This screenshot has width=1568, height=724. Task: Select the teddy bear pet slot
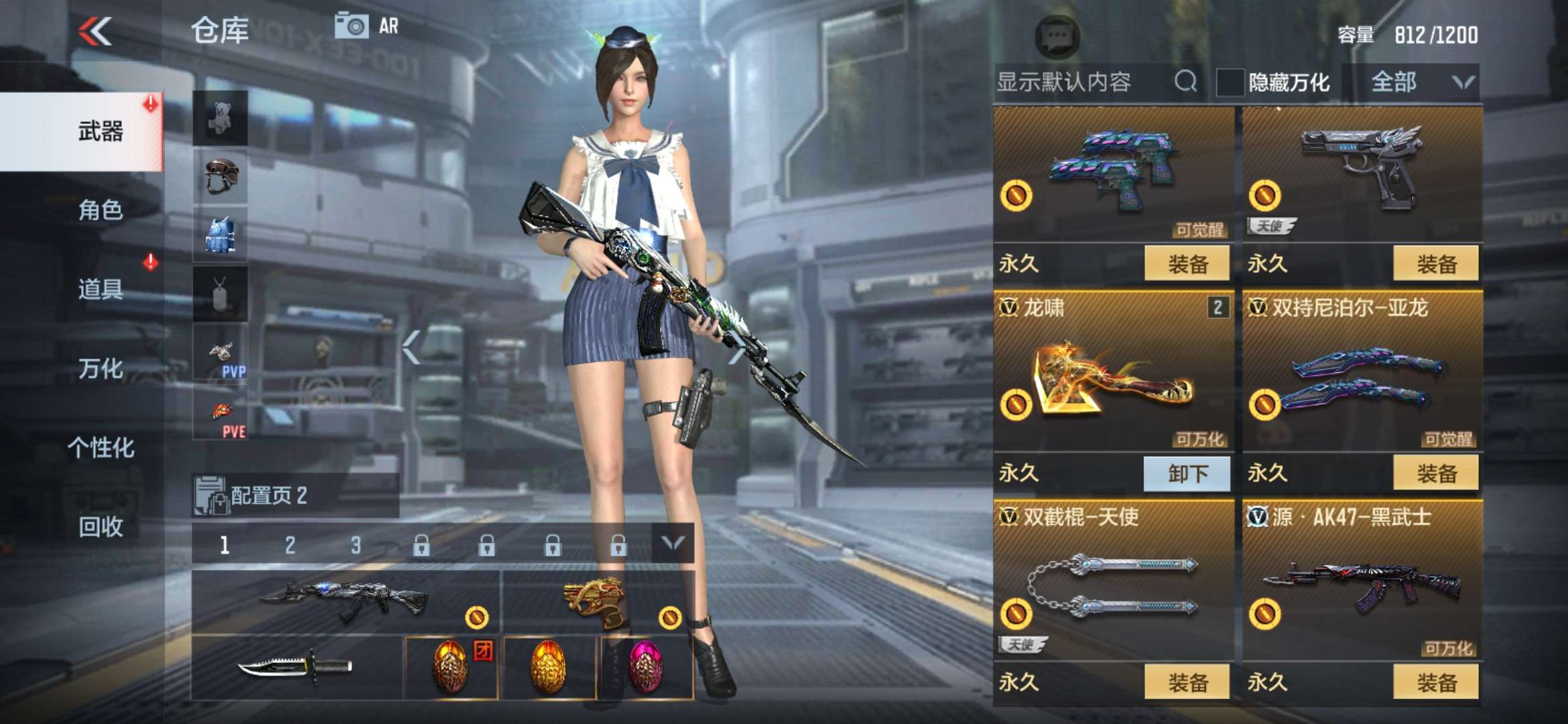[221, 117]
